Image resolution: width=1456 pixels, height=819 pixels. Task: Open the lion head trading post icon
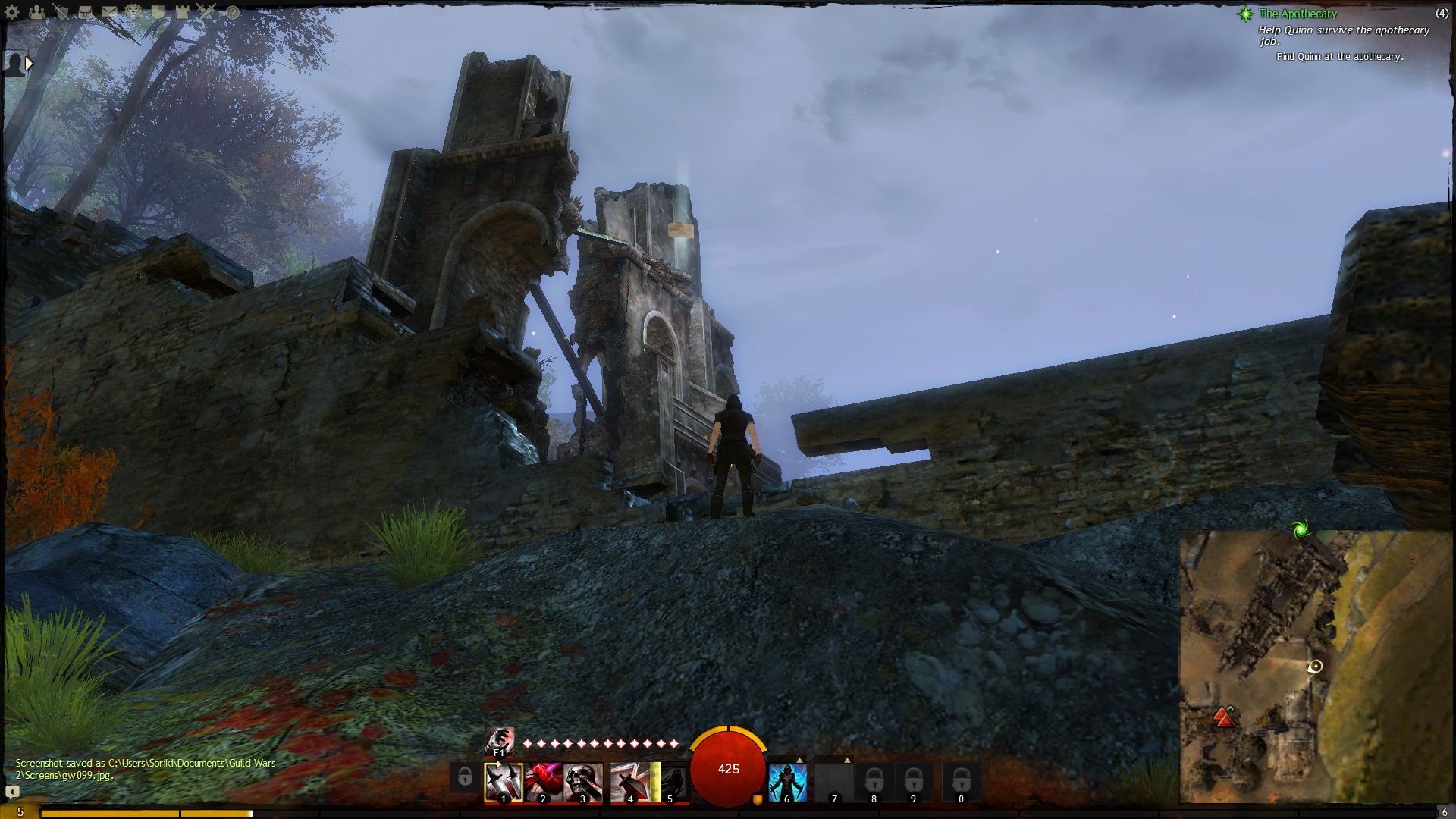click(x=133, y=12)
